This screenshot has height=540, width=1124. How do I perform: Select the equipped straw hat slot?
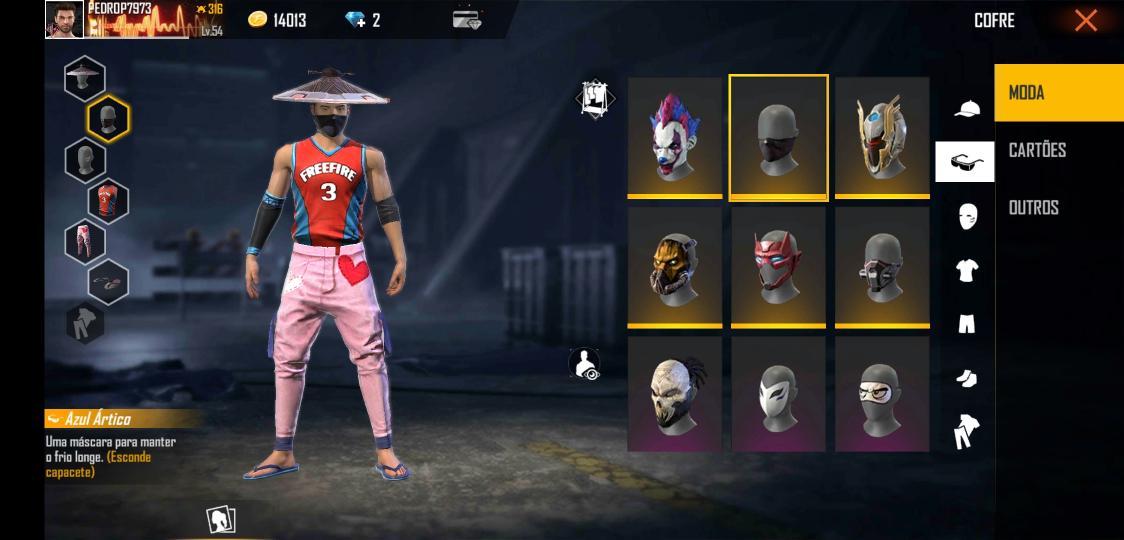[x=85, y=78]
